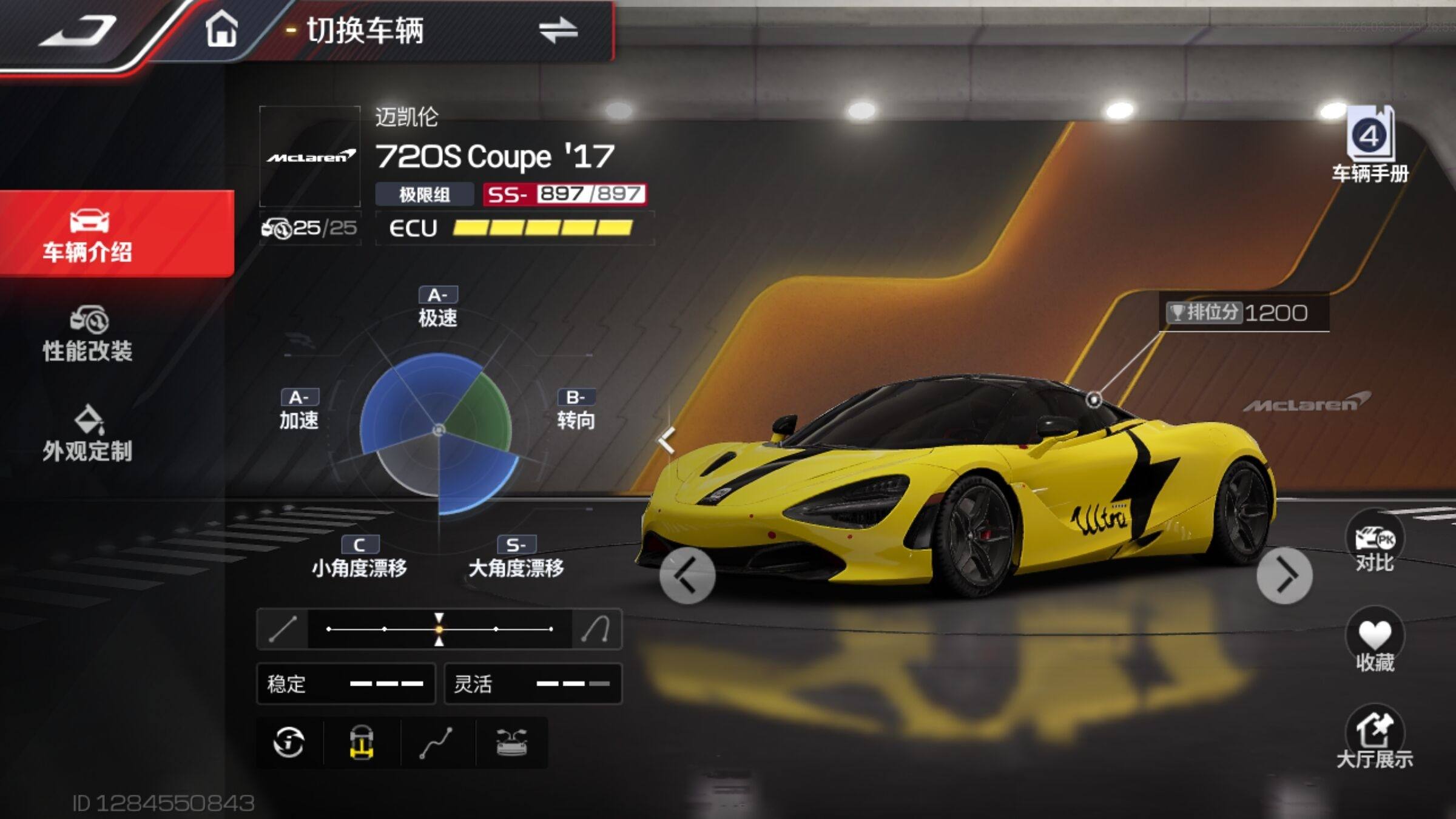
Task: Select the yellow chassis icon
Action: click(x=362, y=743)
